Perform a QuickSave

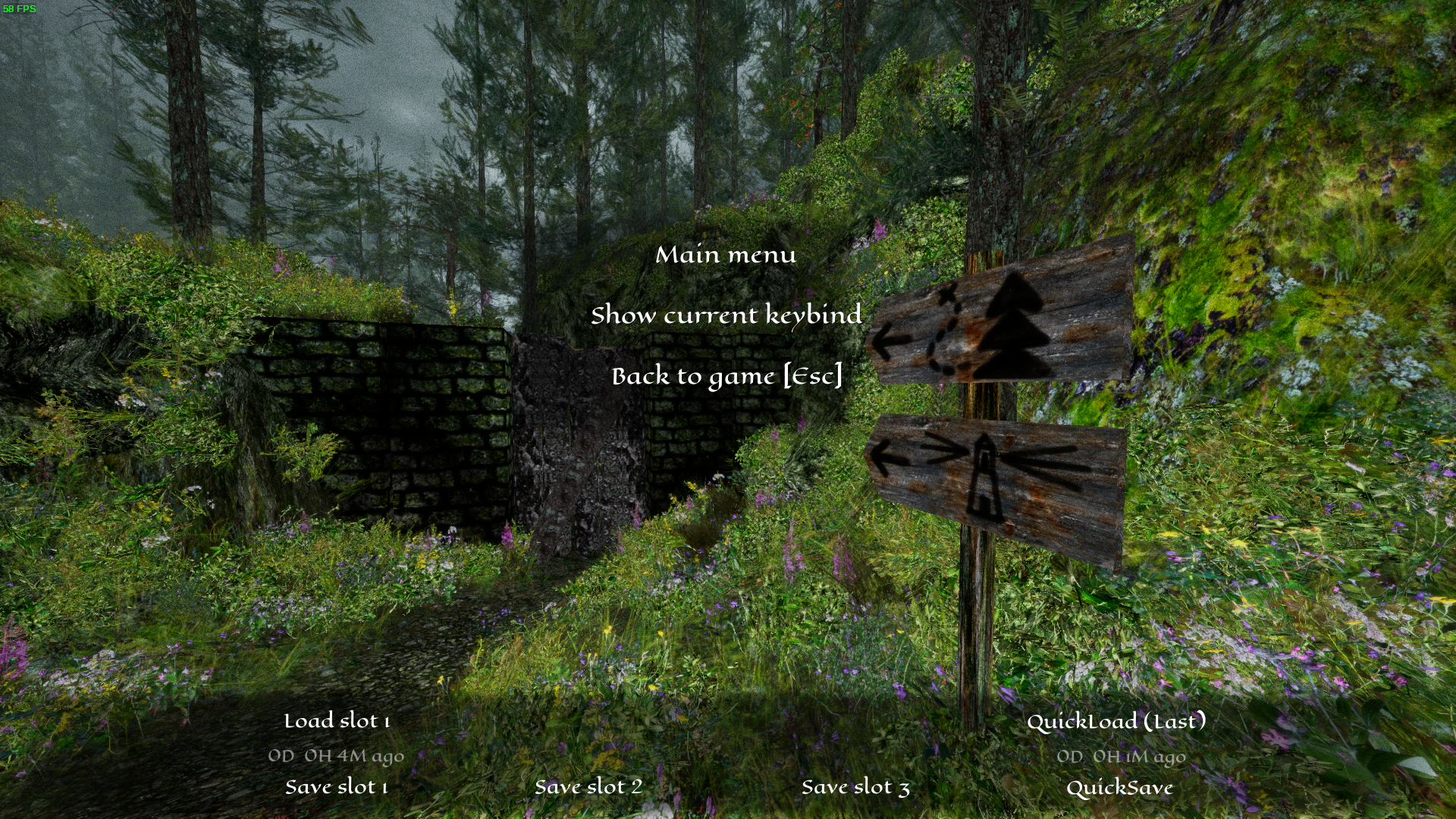(1119, 788)
